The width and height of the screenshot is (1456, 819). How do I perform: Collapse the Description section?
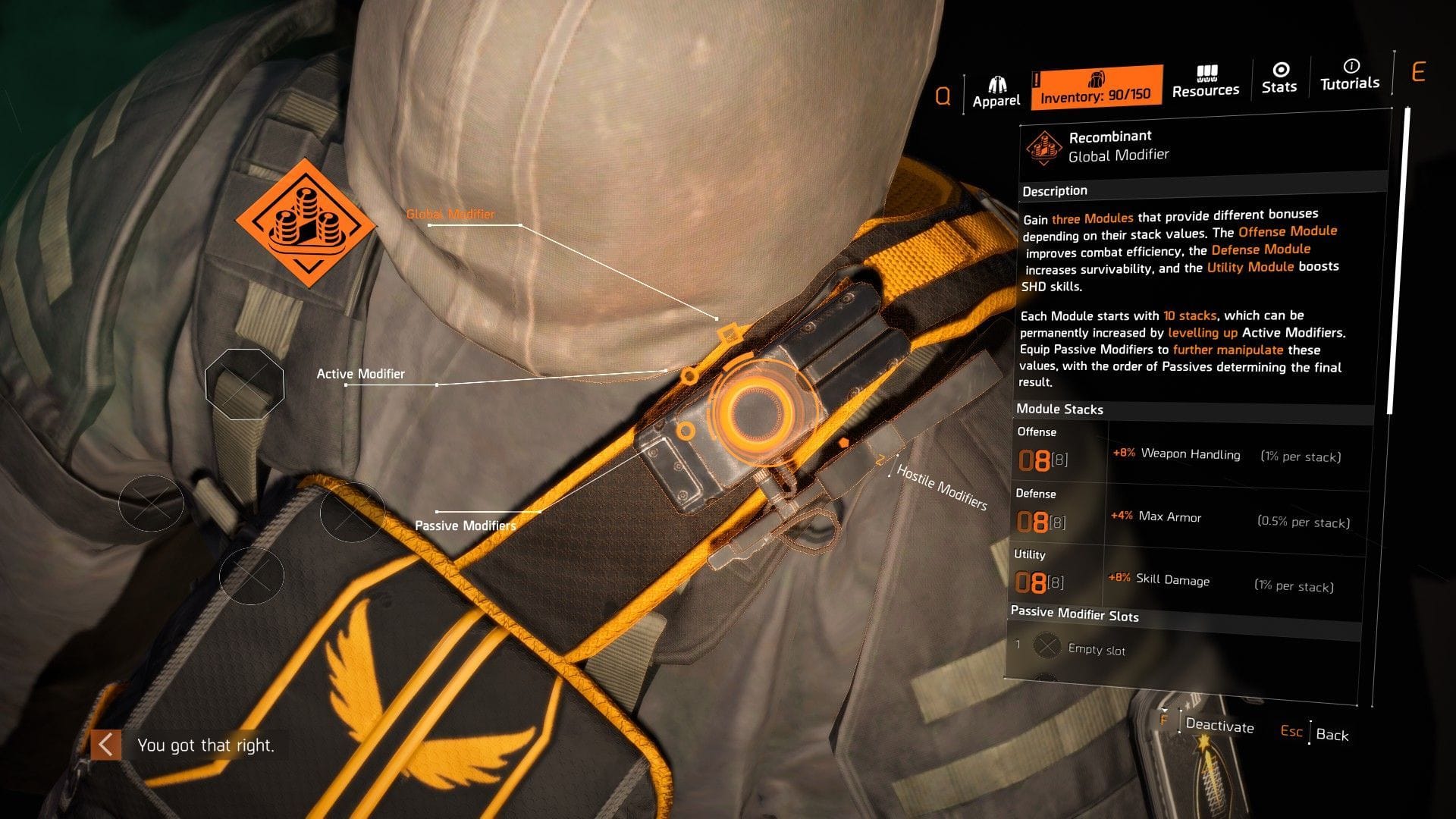pyautogui.click(x=1054, y=190)
